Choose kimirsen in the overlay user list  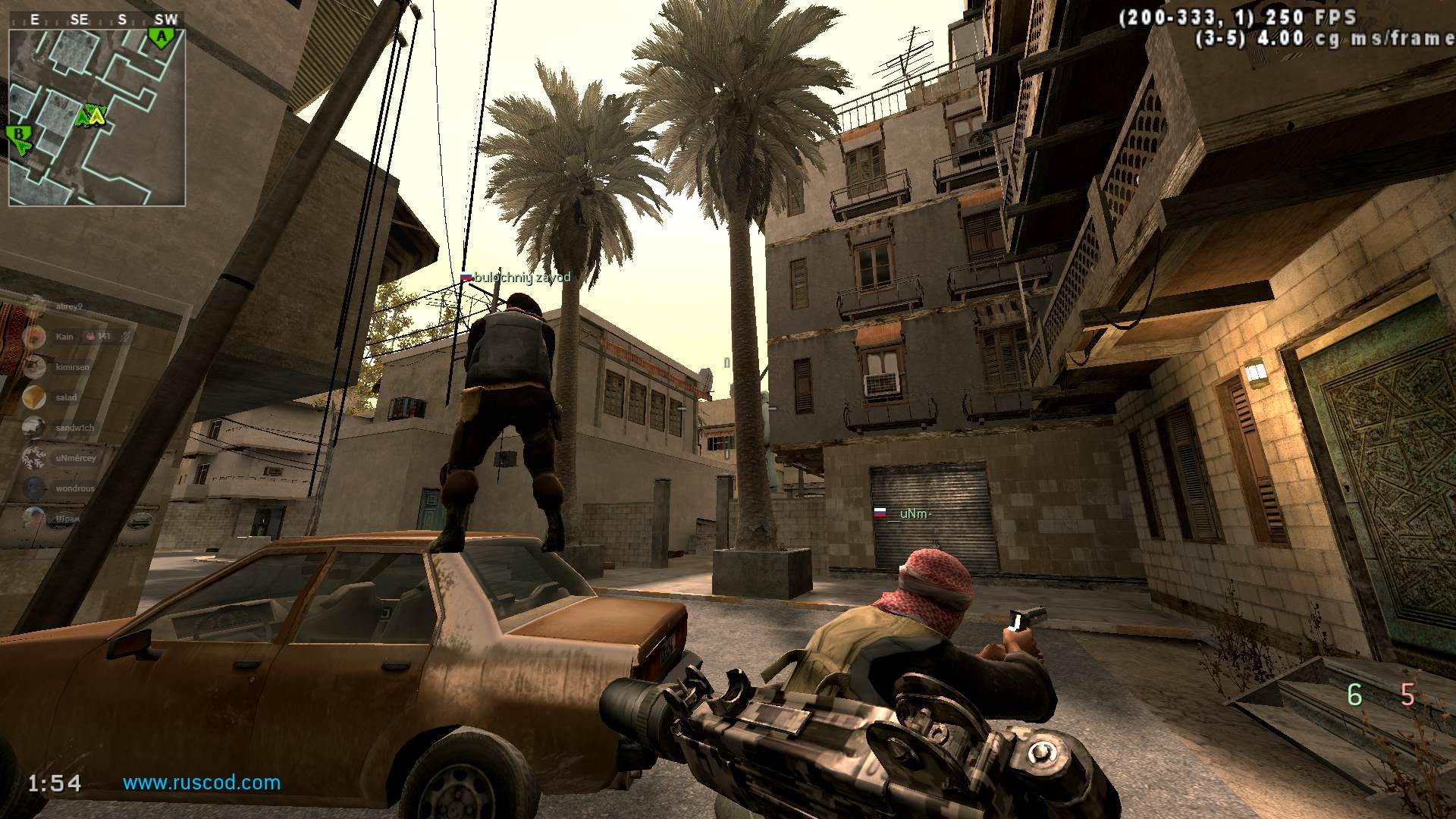(72, 367)
